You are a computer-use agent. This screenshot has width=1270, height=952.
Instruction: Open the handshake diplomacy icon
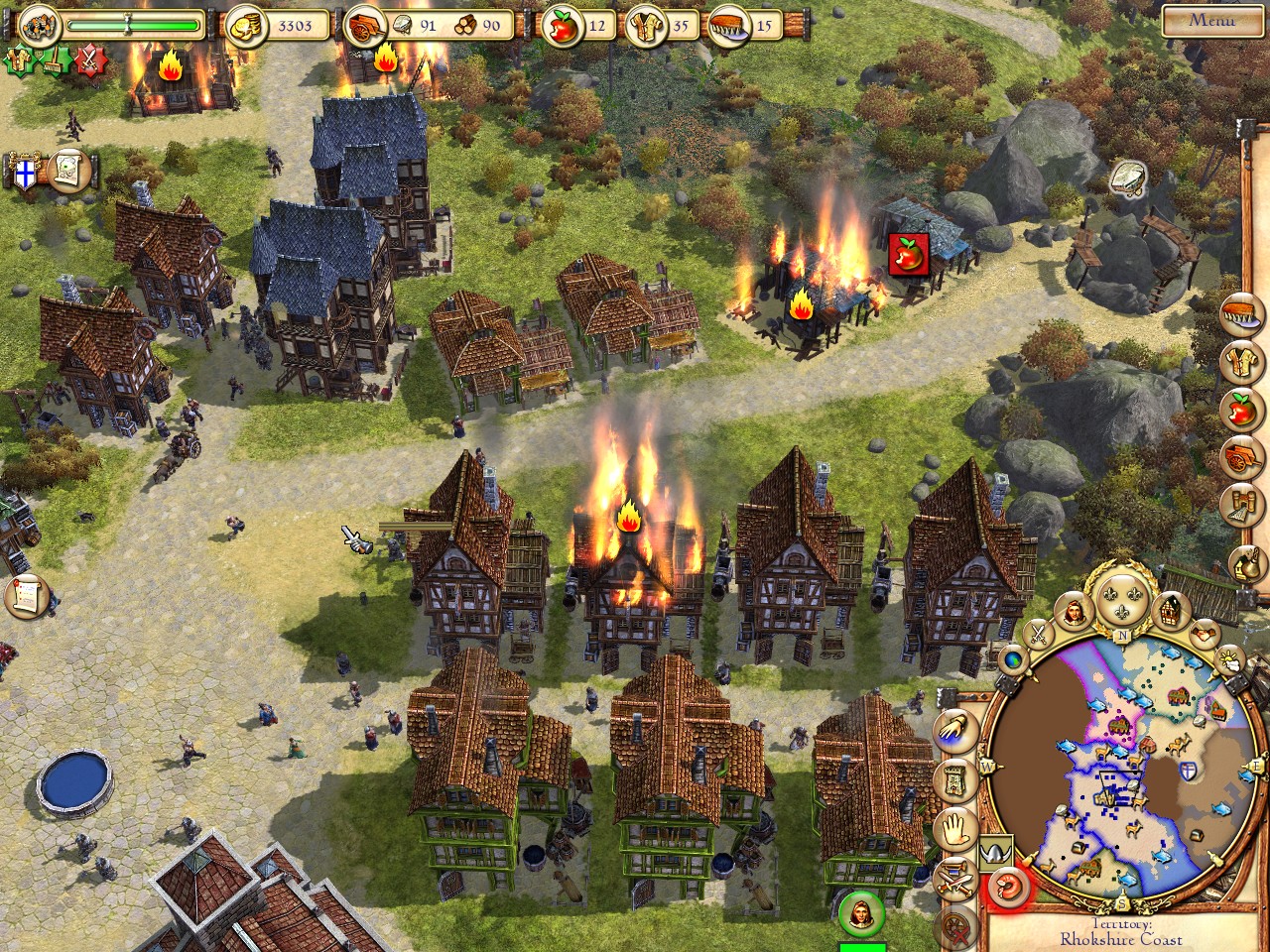pos(1205,632)
